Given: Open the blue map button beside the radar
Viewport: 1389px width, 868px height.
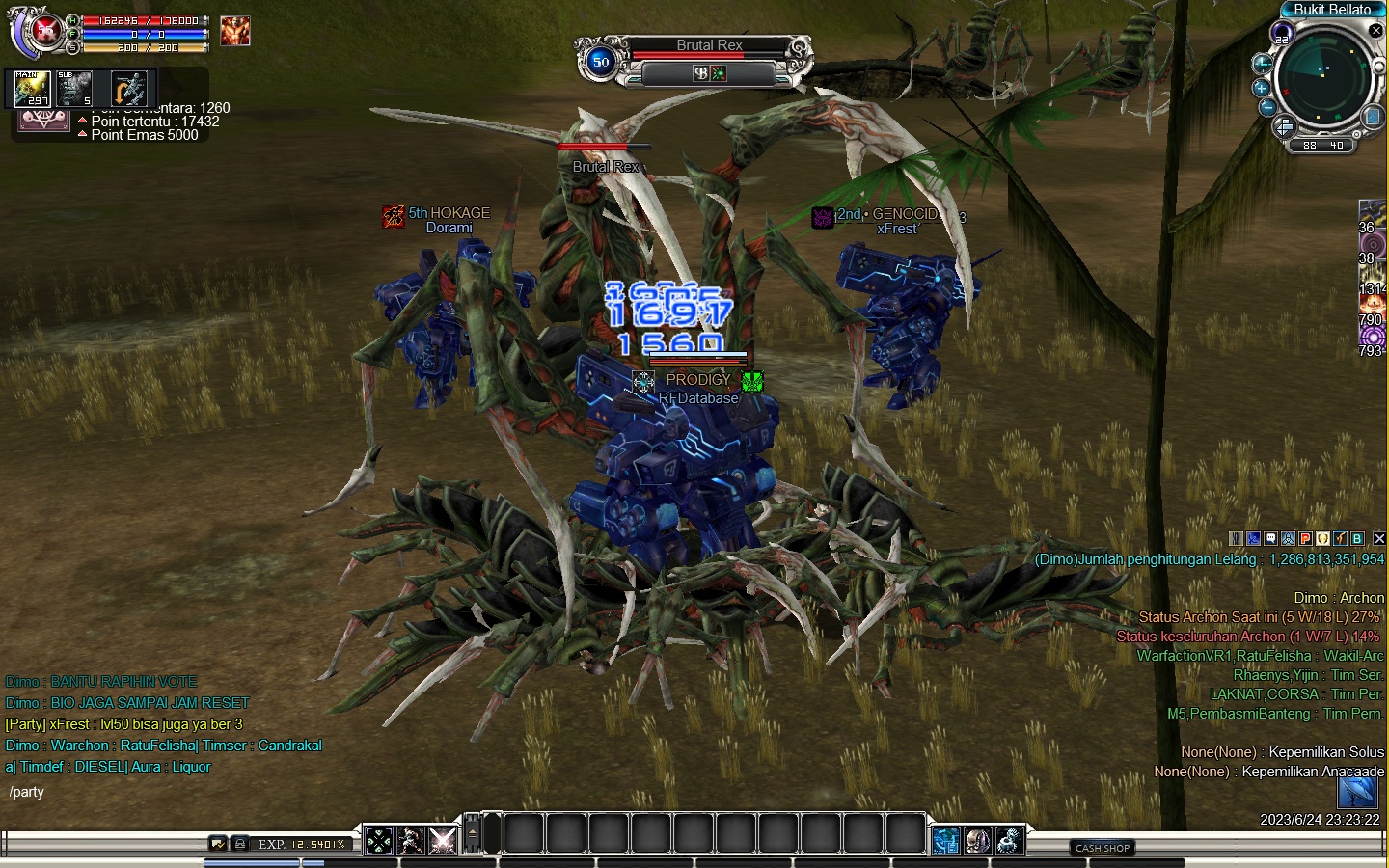Looking at the screenshot, I should coord(1373,118).
